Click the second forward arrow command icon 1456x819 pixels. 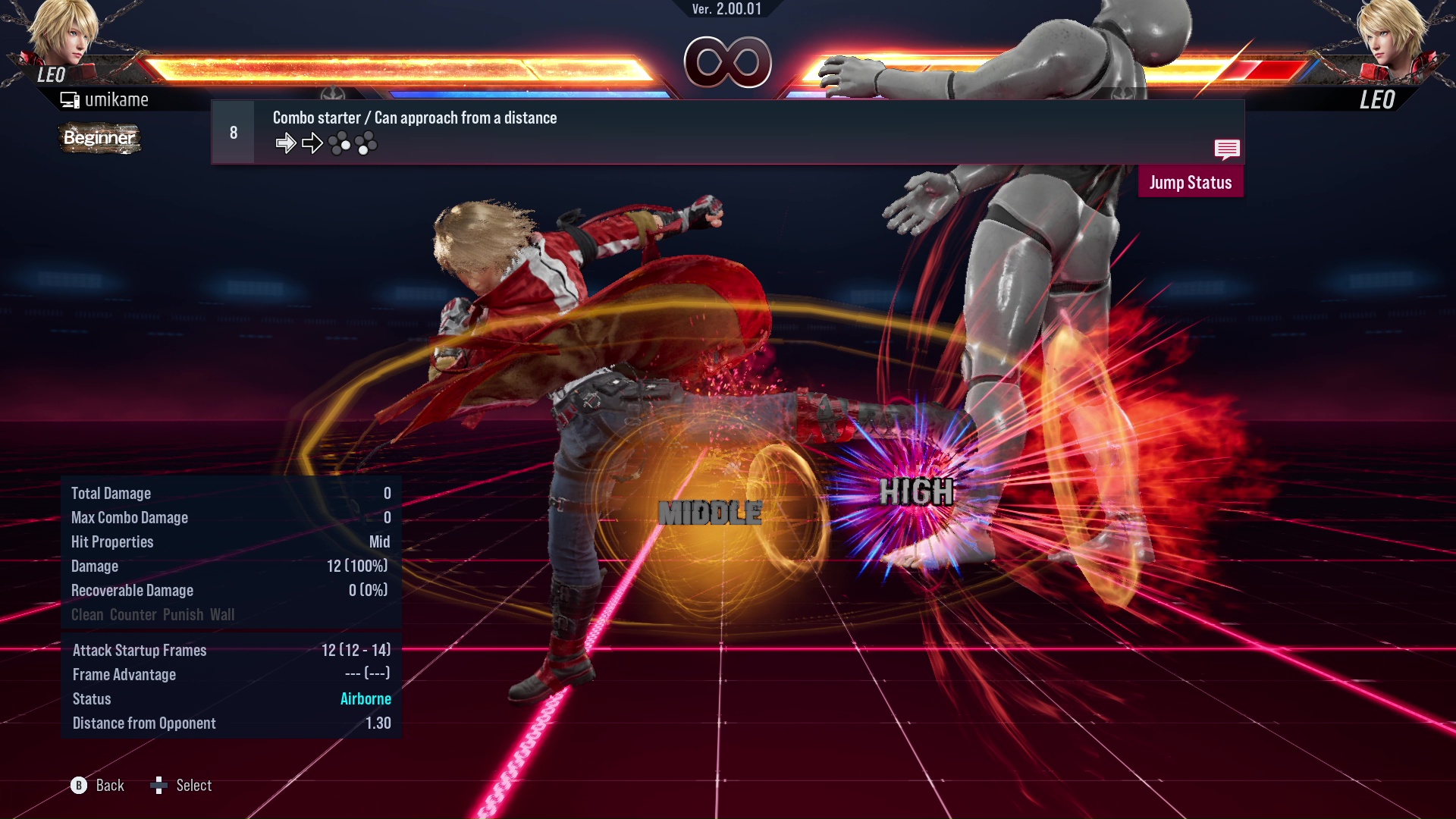pos(312,143)
